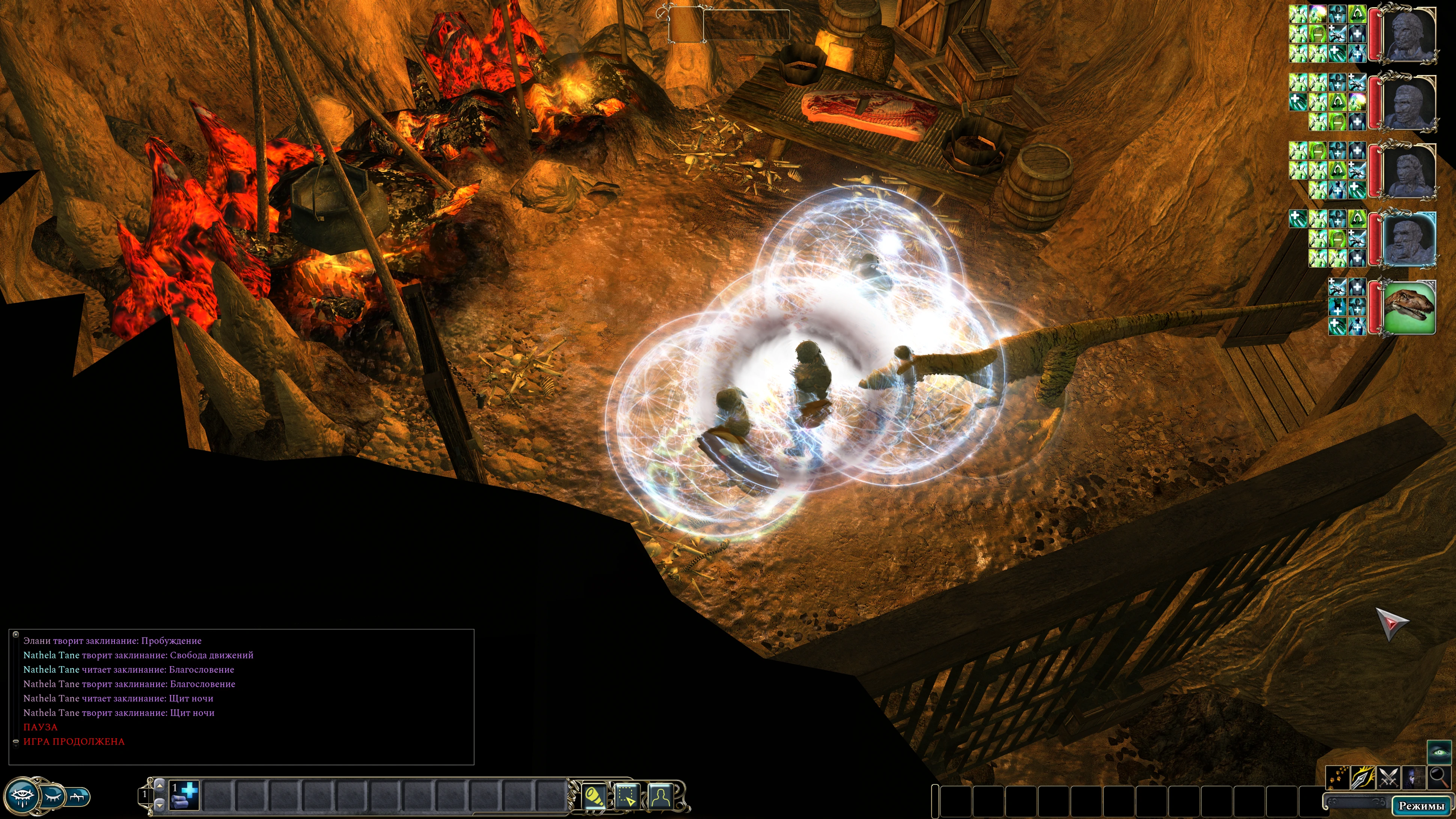Image resolution: width=1456 pixels, height=819 pixels.
Task: Toggle the paw prints tracking mode
Action: click(x=1338, y=778)
